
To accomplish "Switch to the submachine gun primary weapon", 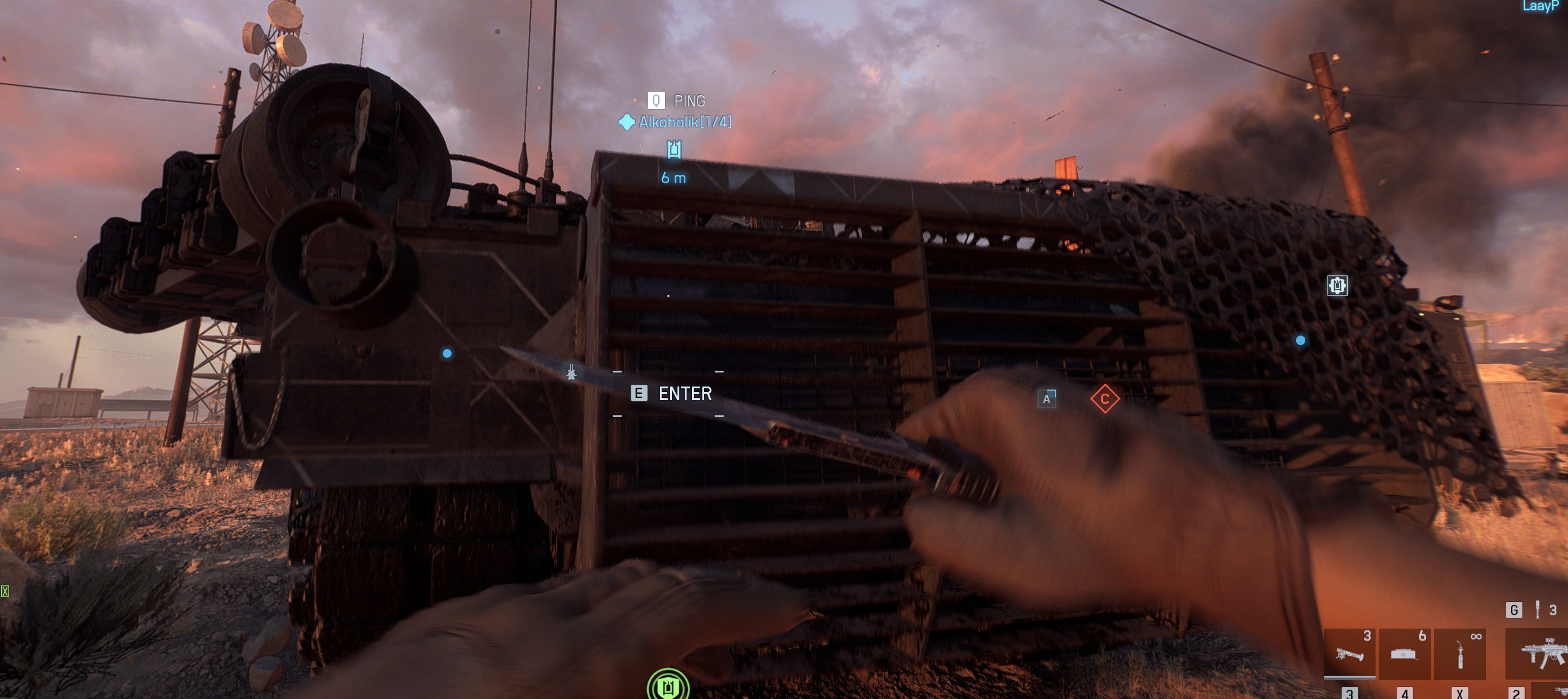I will pos(1539,655).
